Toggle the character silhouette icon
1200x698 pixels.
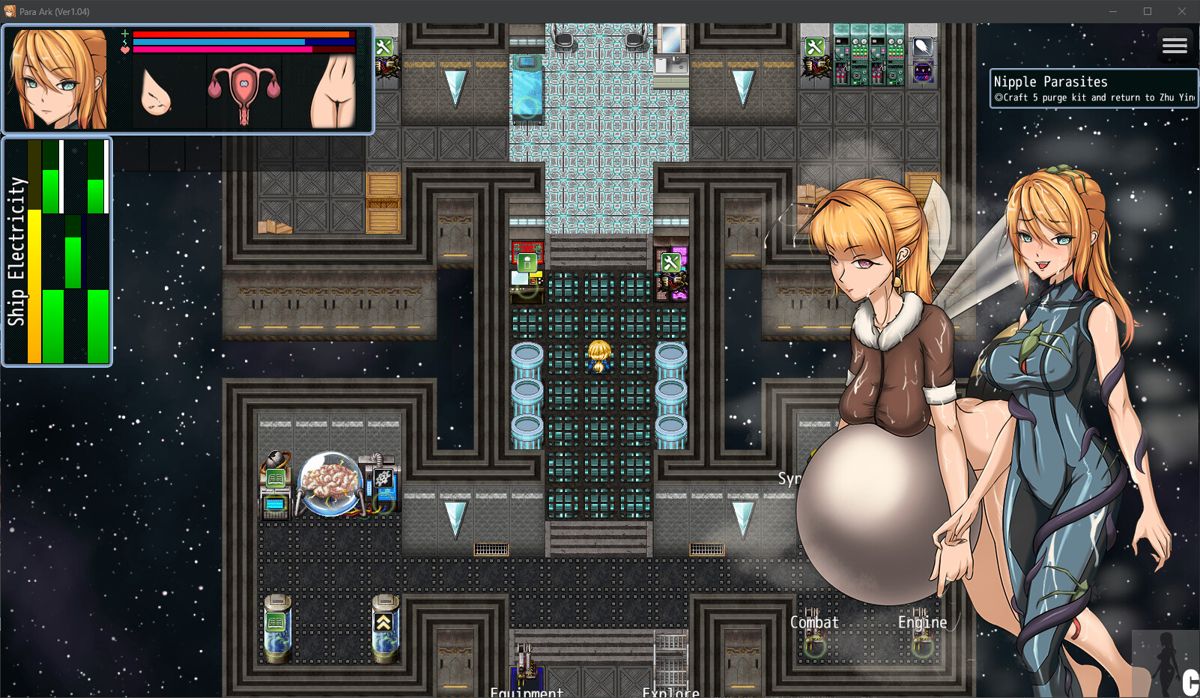tap(1164, 663)
